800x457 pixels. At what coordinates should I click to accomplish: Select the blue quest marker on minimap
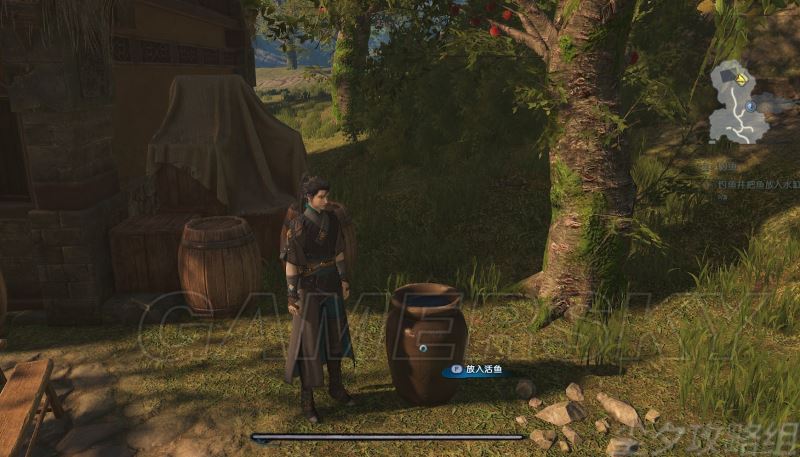tap(750, 105)
